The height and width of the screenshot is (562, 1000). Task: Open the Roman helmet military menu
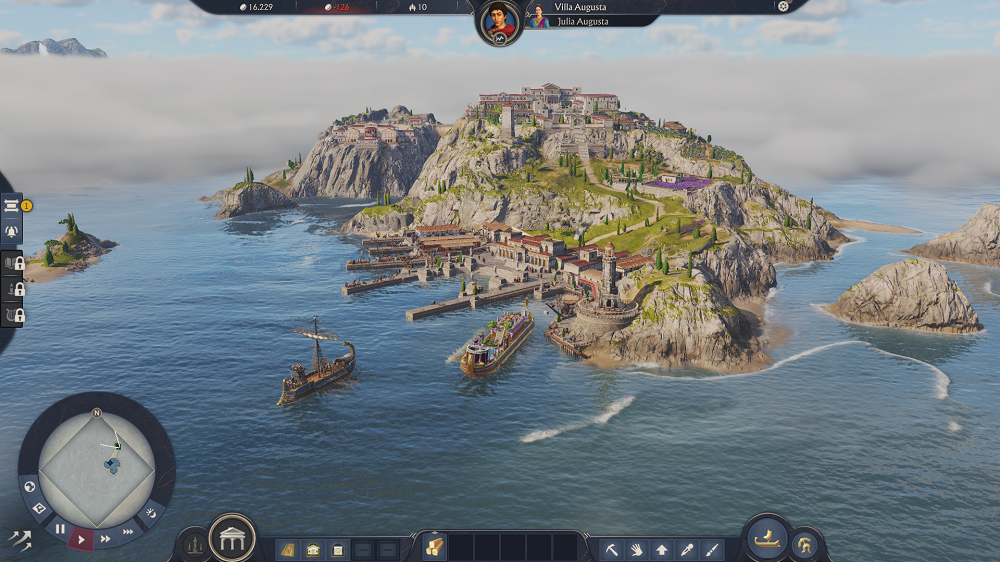(805, 546)
